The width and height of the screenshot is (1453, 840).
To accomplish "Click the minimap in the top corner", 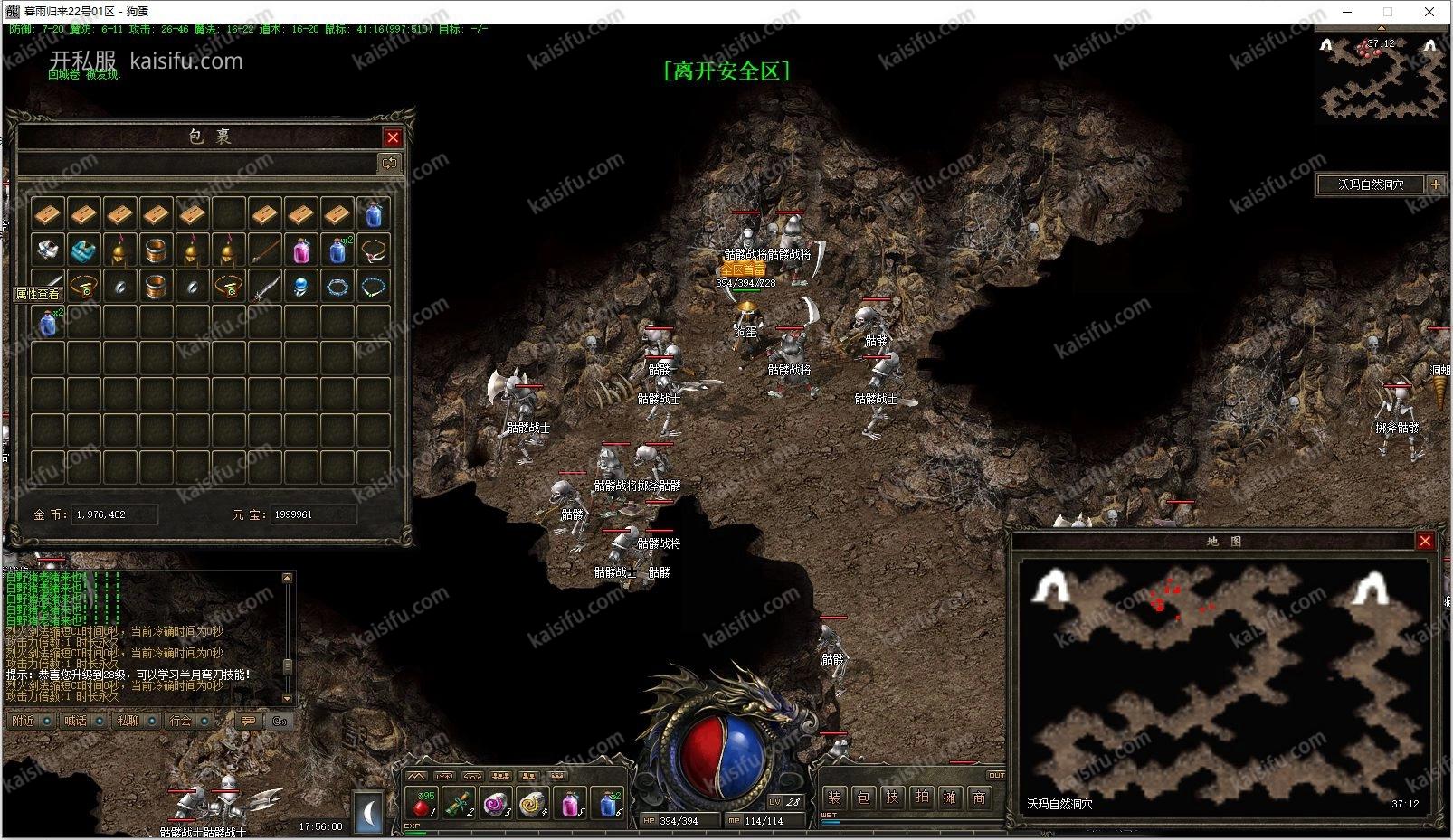I will pos(1382,80).
